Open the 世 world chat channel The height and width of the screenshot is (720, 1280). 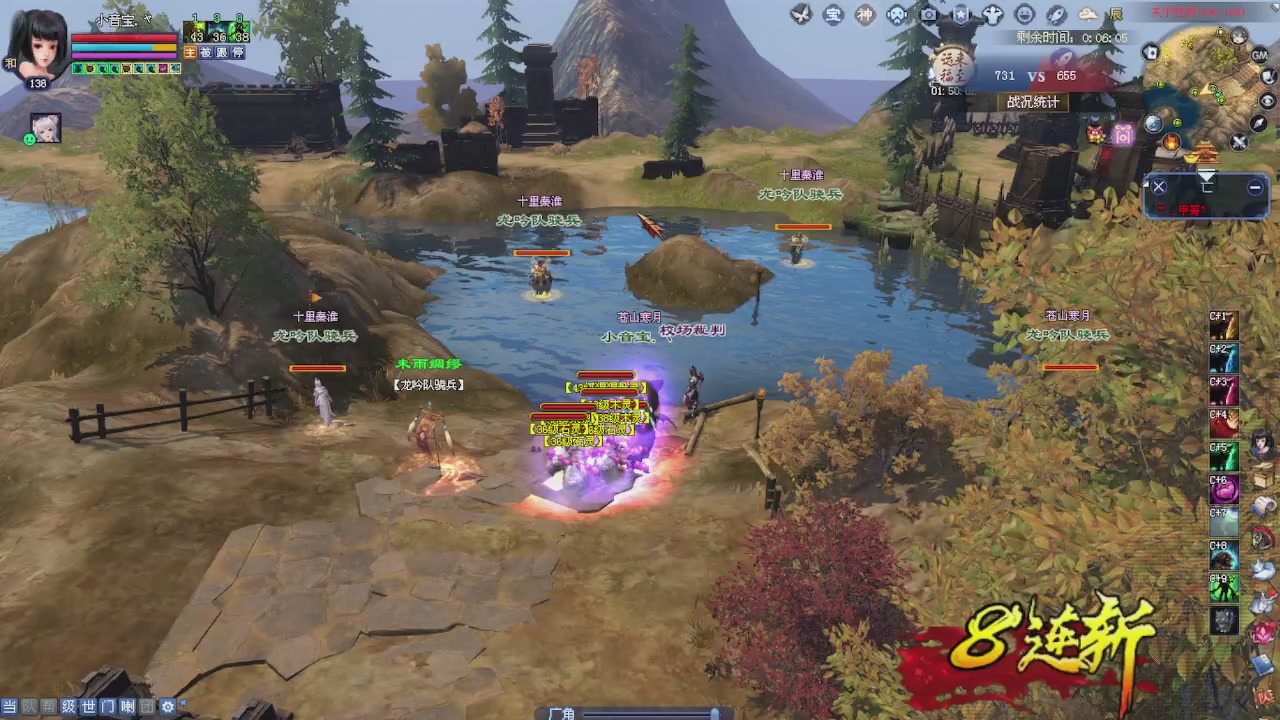point(88,707)
